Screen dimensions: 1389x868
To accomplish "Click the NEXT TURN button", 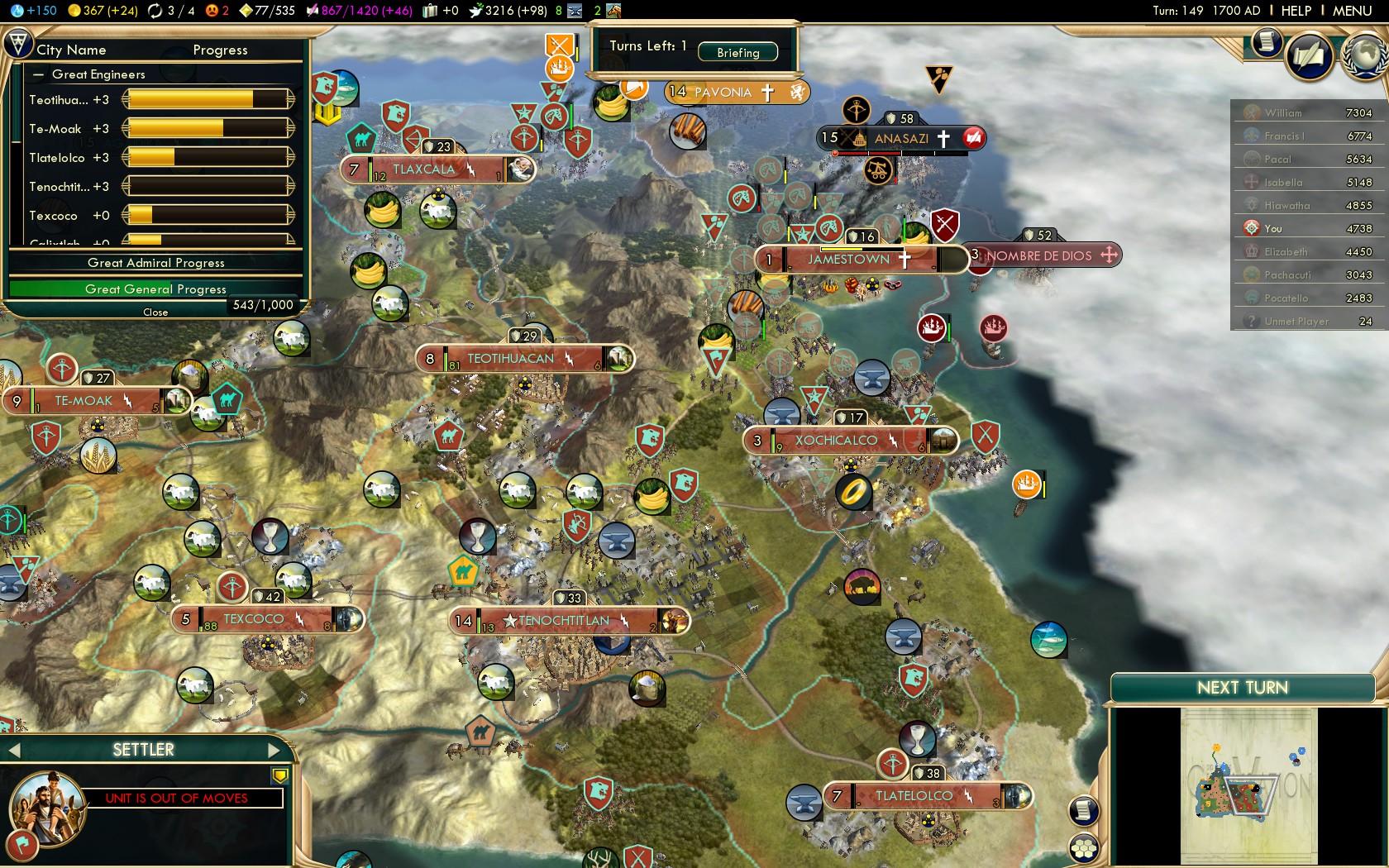I will tap(1242, 688).
